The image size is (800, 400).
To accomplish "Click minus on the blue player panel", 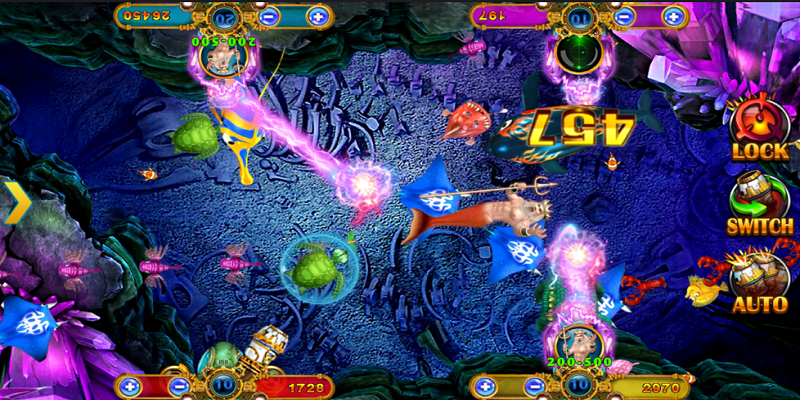I will 270,16.
